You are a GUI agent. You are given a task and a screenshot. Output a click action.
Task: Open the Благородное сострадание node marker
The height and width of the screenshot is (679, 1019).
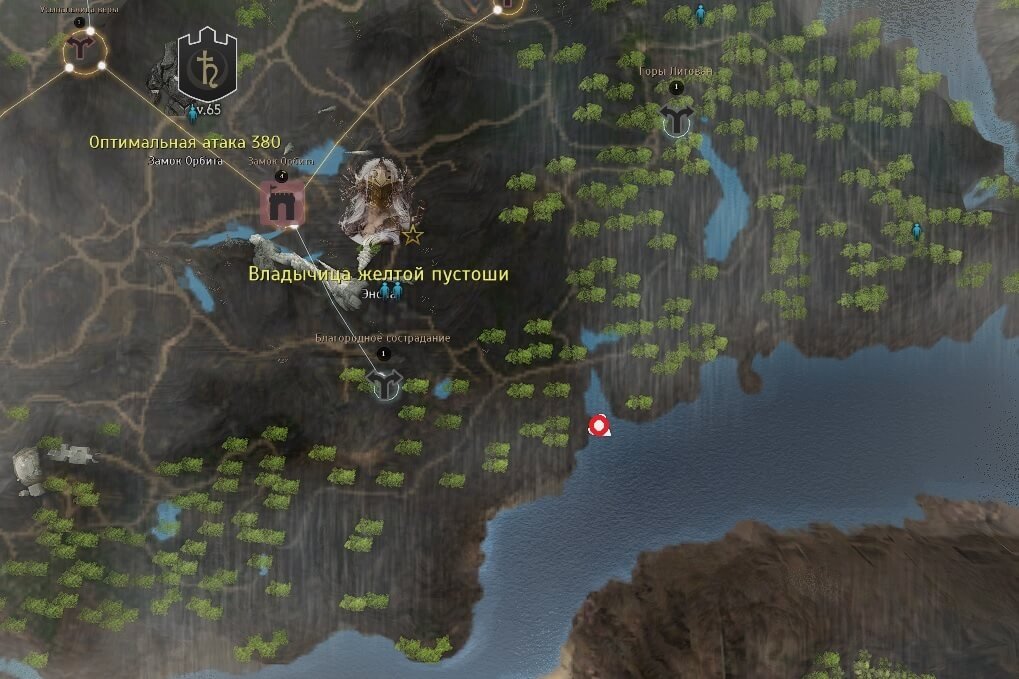[x=384, y=382]
